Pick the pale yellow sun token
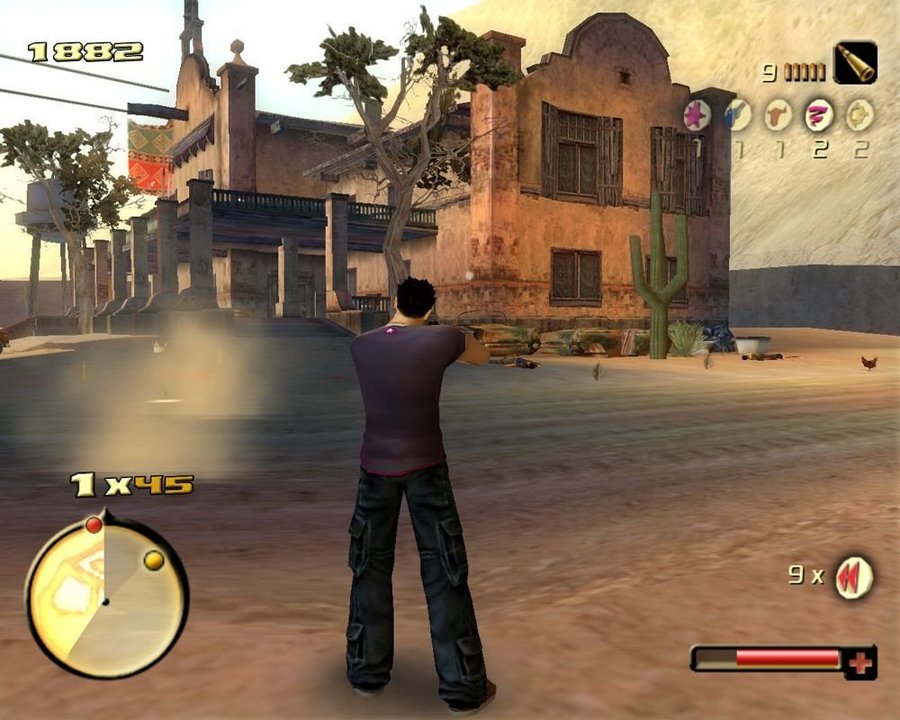 859,115
